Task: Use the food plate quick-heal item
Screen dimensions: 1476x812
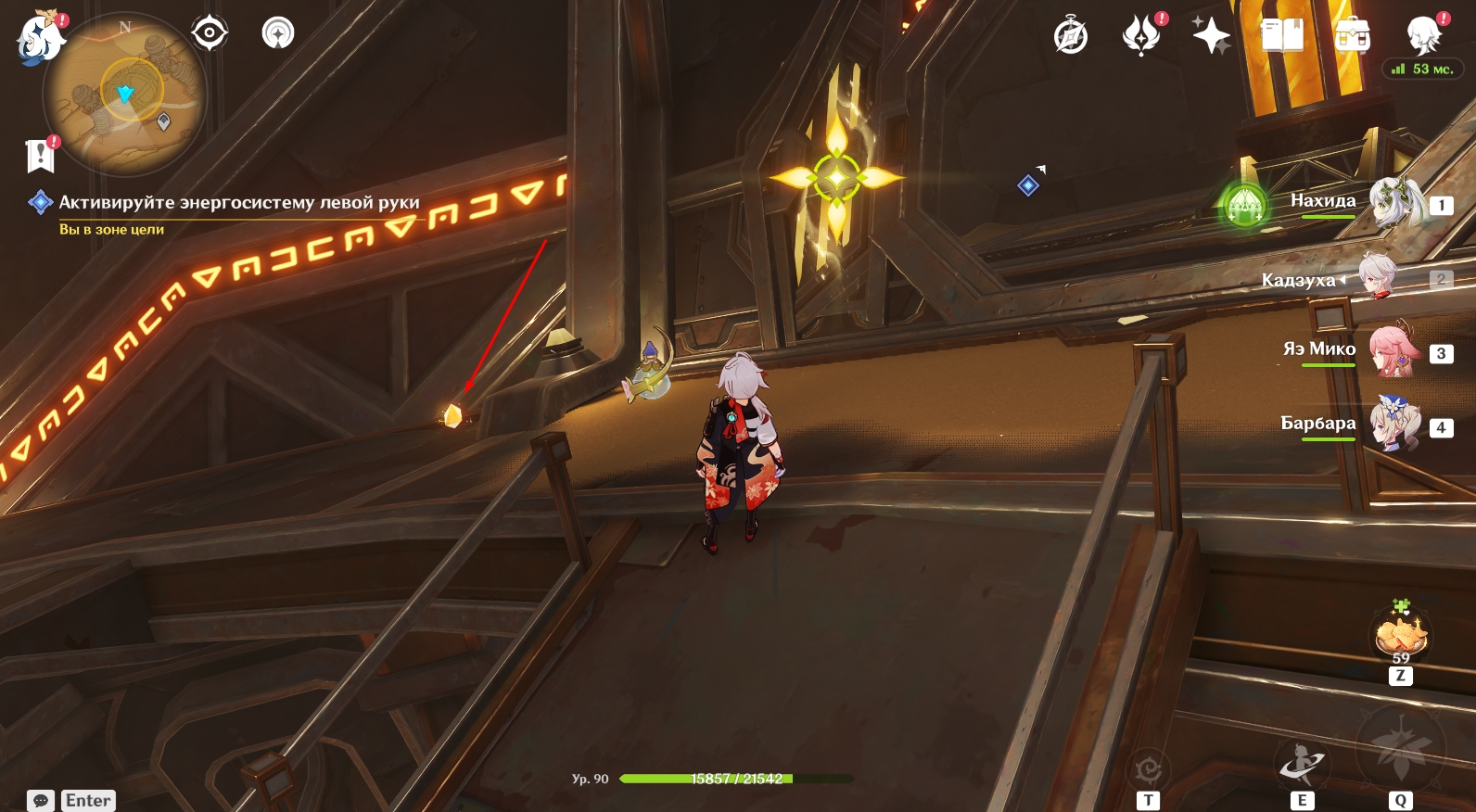Action: tap(1401, 636)
